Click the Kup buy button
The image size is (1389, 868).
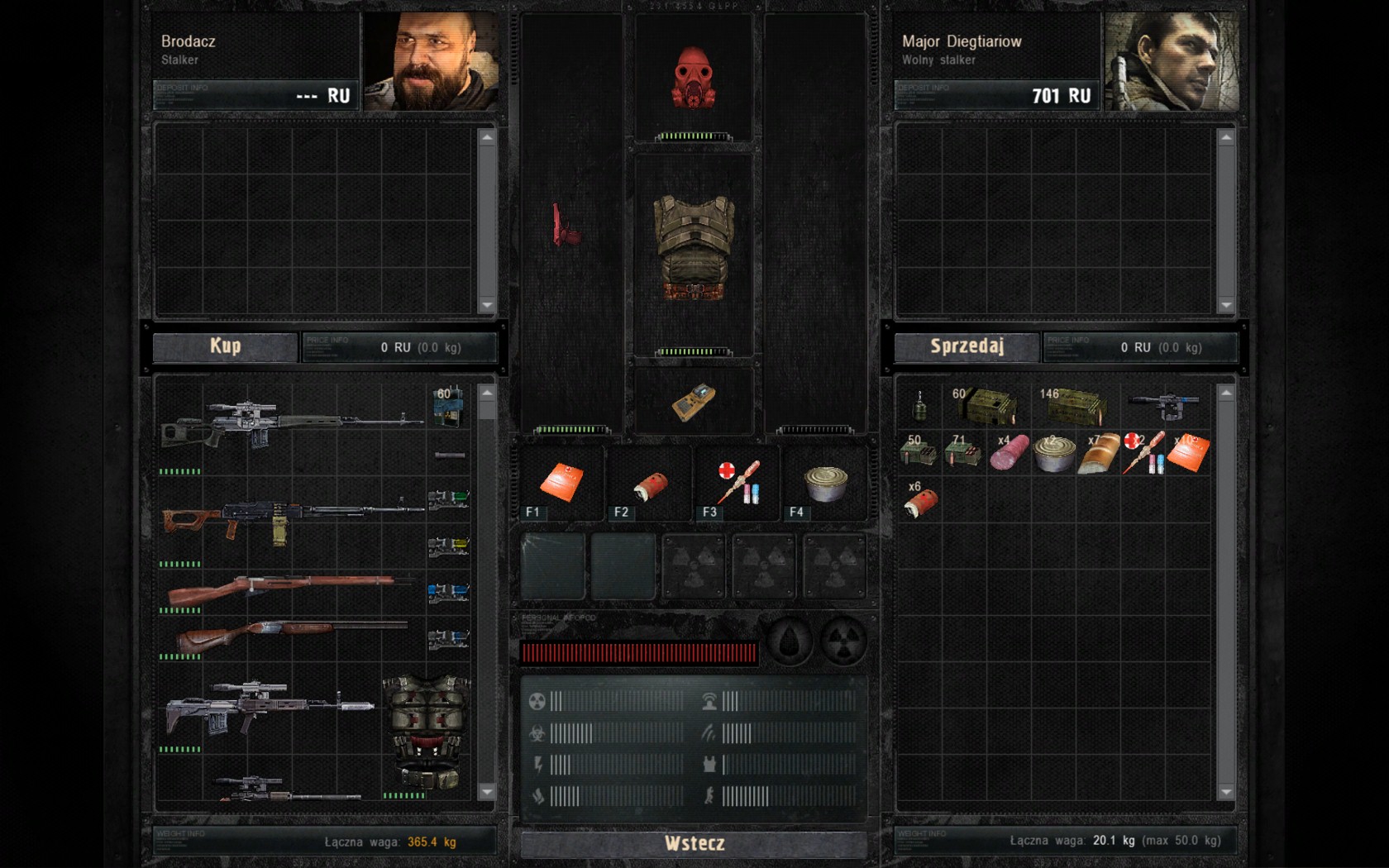[x=225, y=346]
